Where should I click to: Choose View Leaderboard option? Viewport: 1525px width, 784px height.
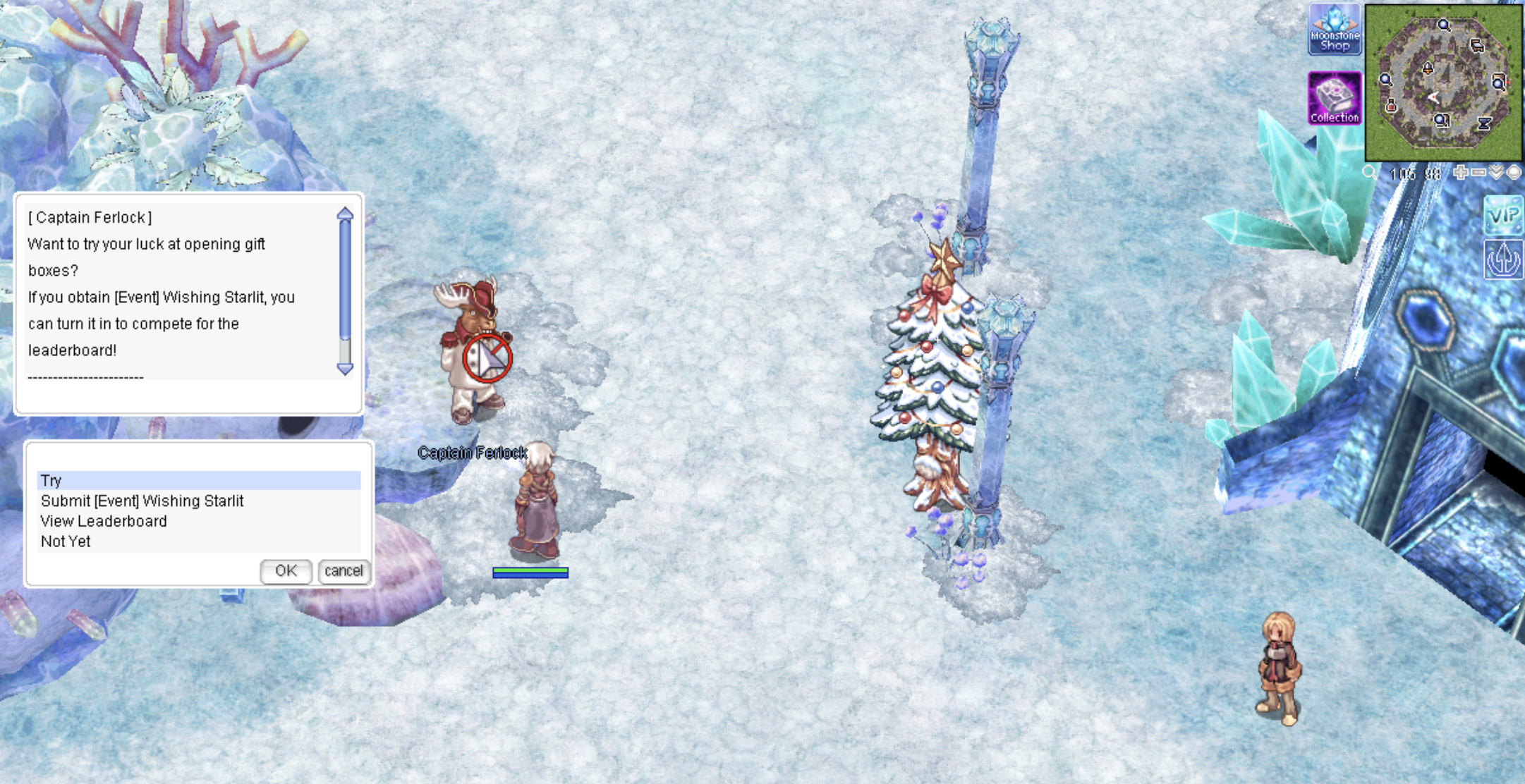(x=104, y=522)
